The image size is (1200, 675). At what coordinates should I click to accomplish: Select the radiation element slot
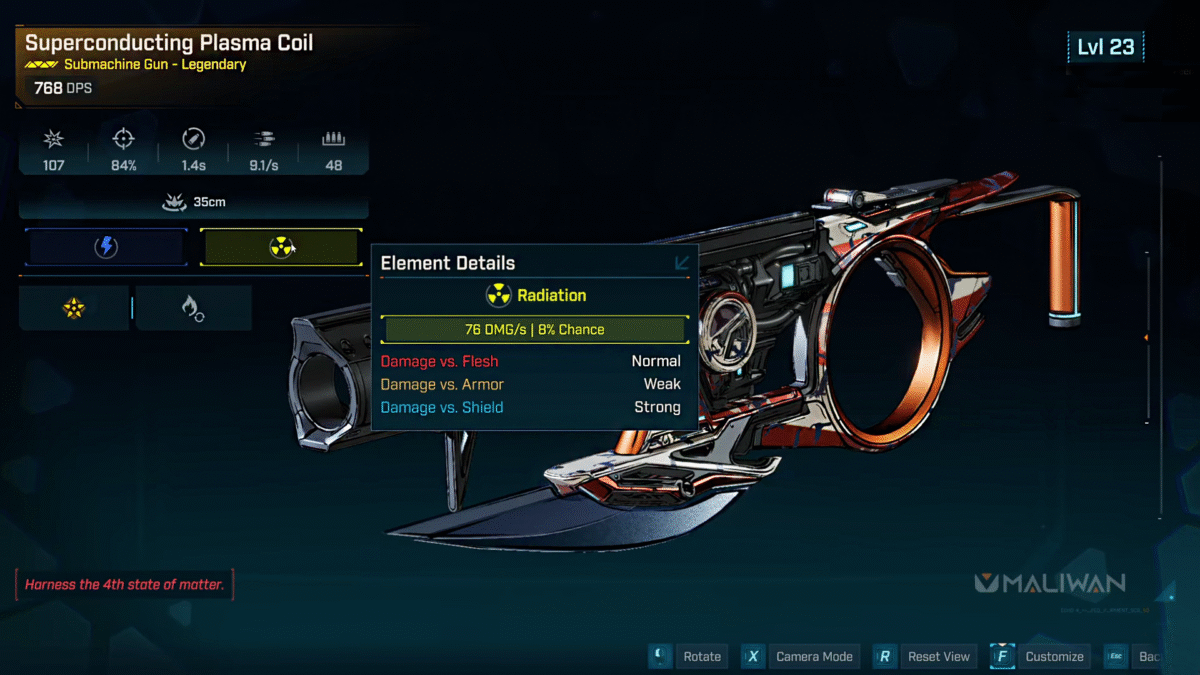(x=280, y=247)
